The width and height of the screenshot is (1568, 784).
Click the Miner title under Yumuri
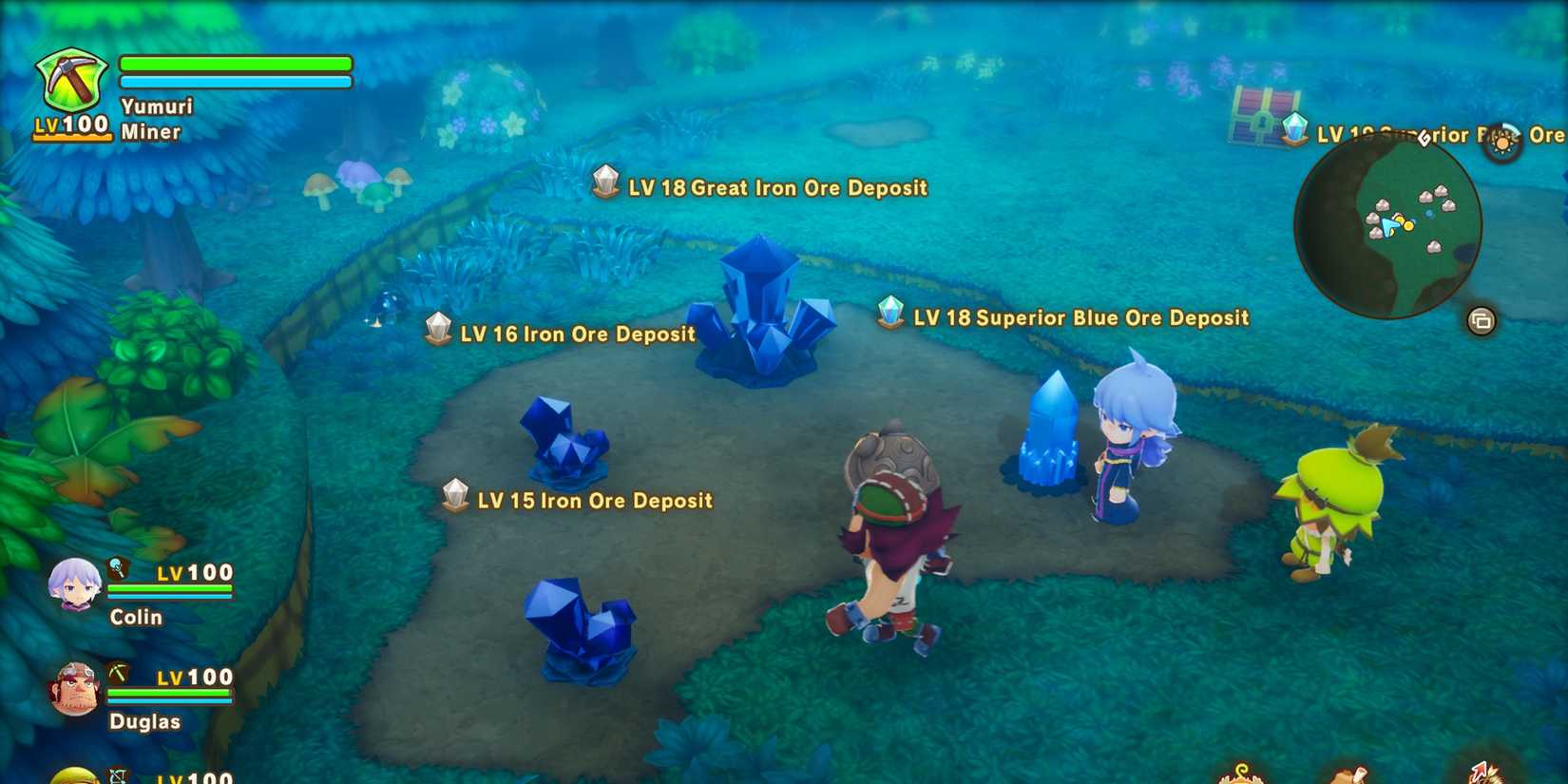(x=150, y=132)
